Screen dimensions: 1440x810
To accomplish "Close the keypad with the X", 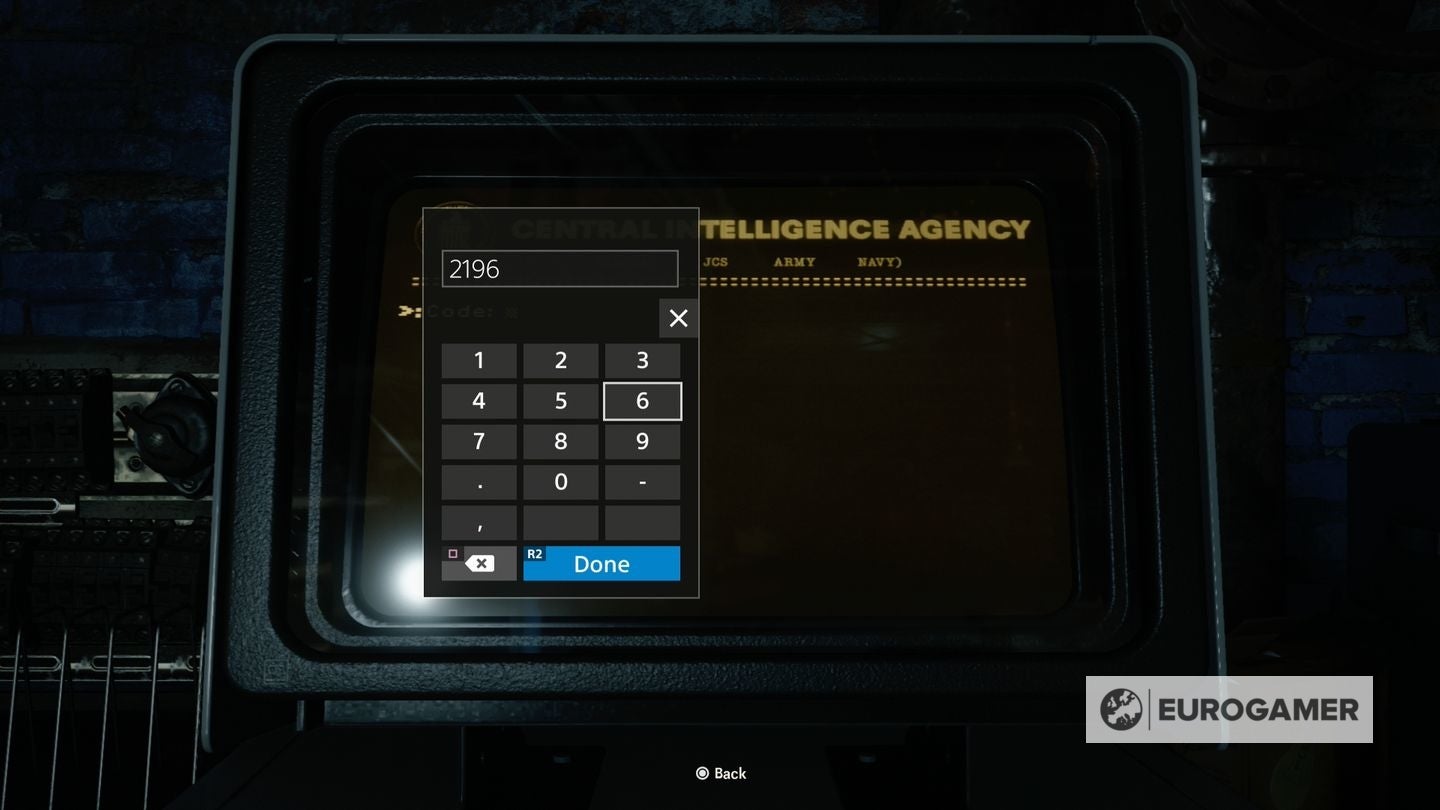I will (x=678, y=318).
